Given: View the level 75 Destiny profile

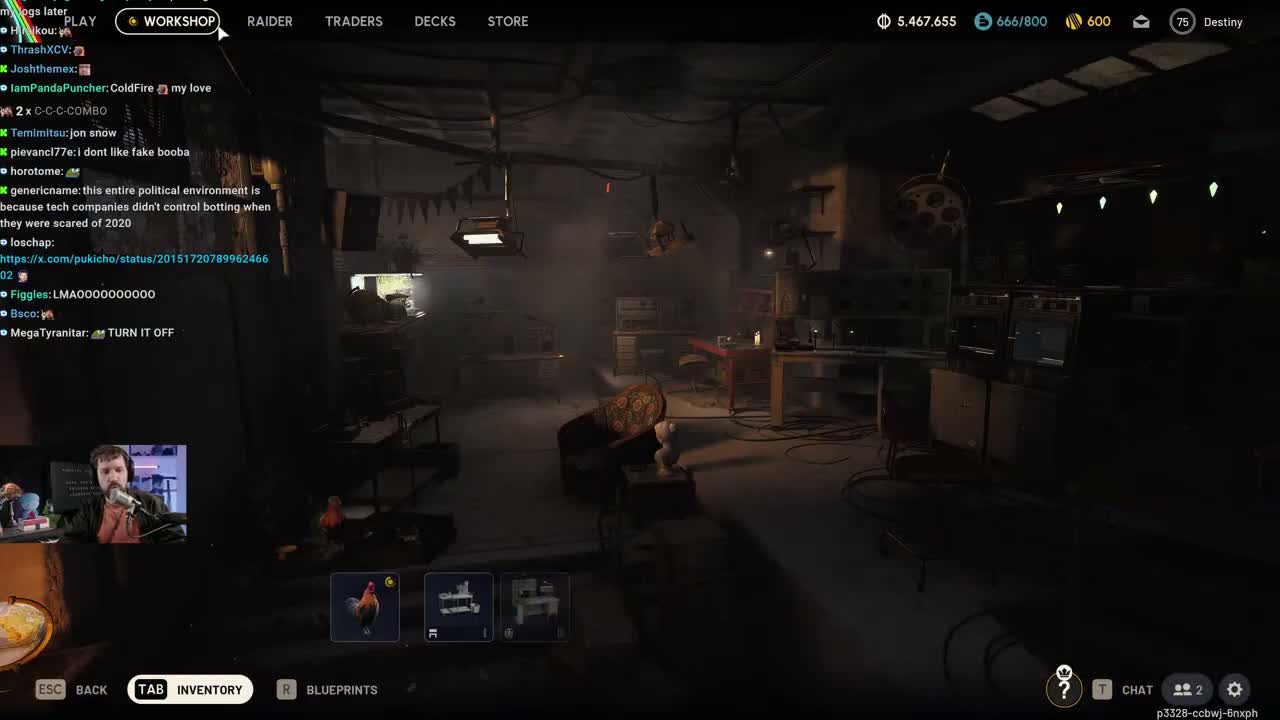Looking at the screenshot, I should tap(1207, 21).
